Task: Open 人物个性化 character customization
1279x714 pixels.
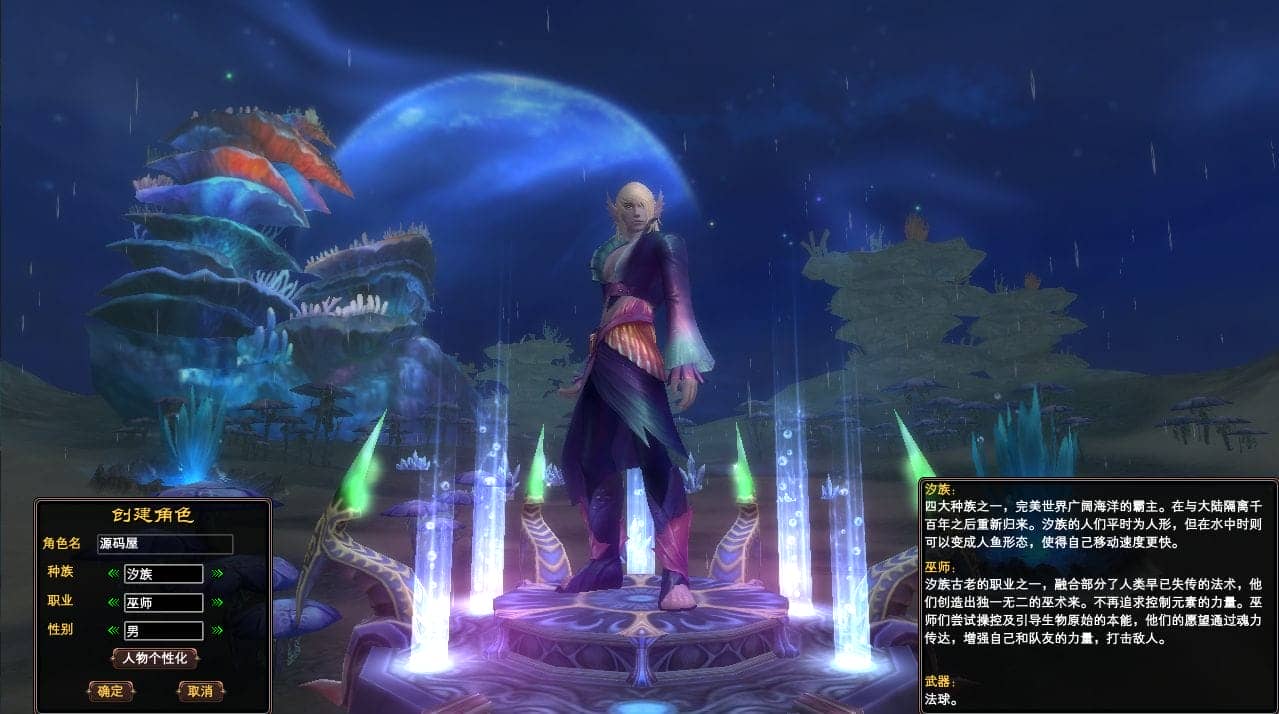Action: 154,658
